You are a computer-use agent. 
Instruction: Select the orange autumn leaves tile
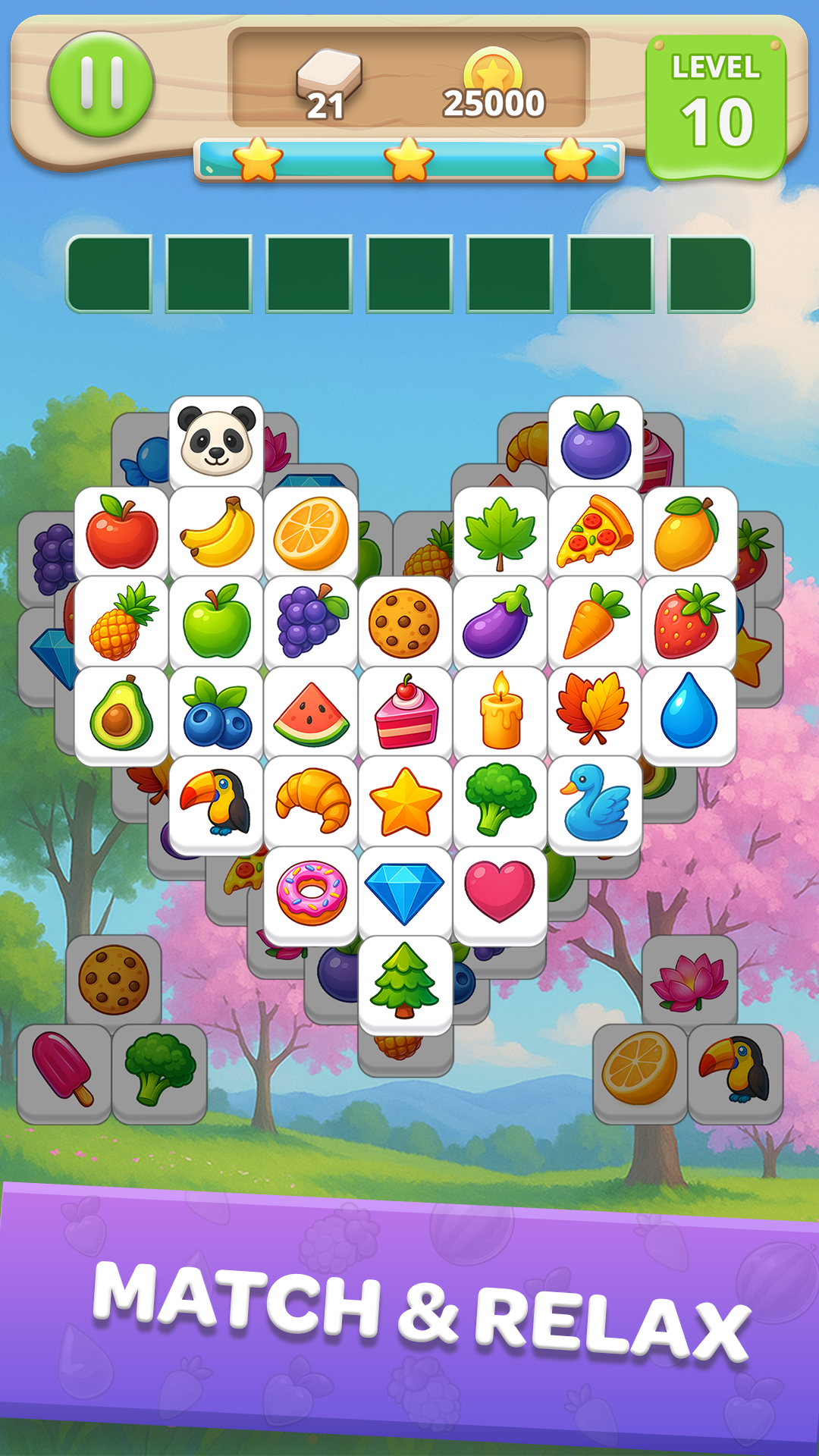point(595,714)
